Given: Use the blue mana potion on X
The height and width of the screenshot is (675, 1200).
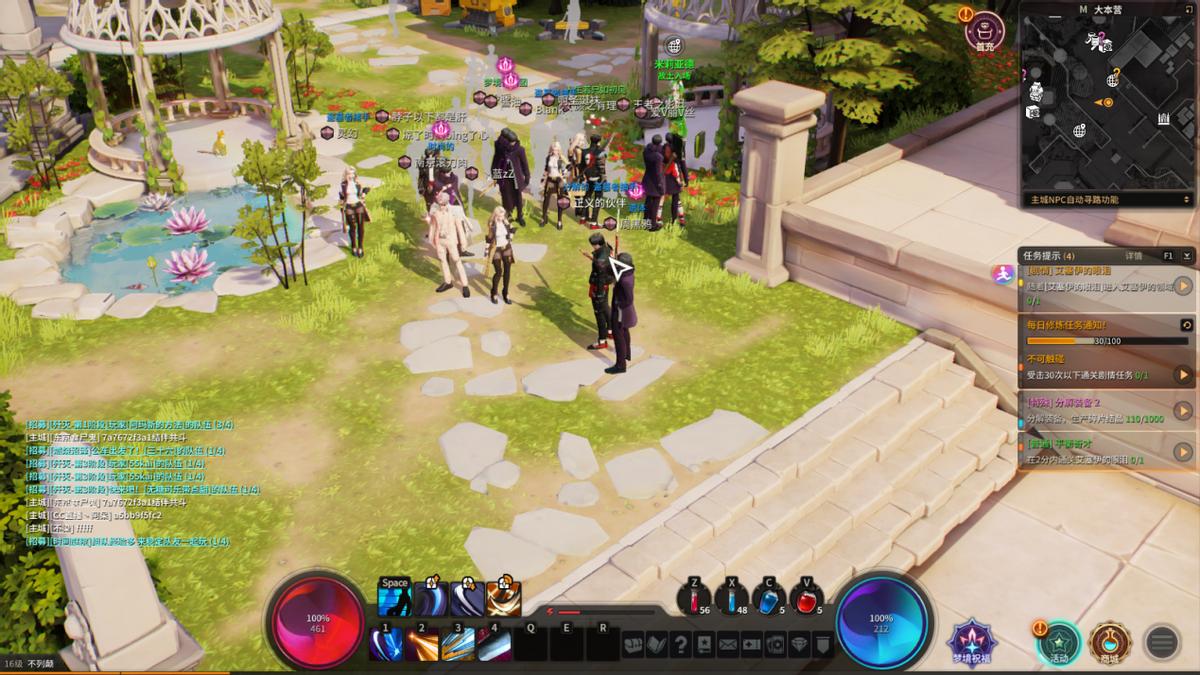Looking at the screenshot, I should pos(731,599).
